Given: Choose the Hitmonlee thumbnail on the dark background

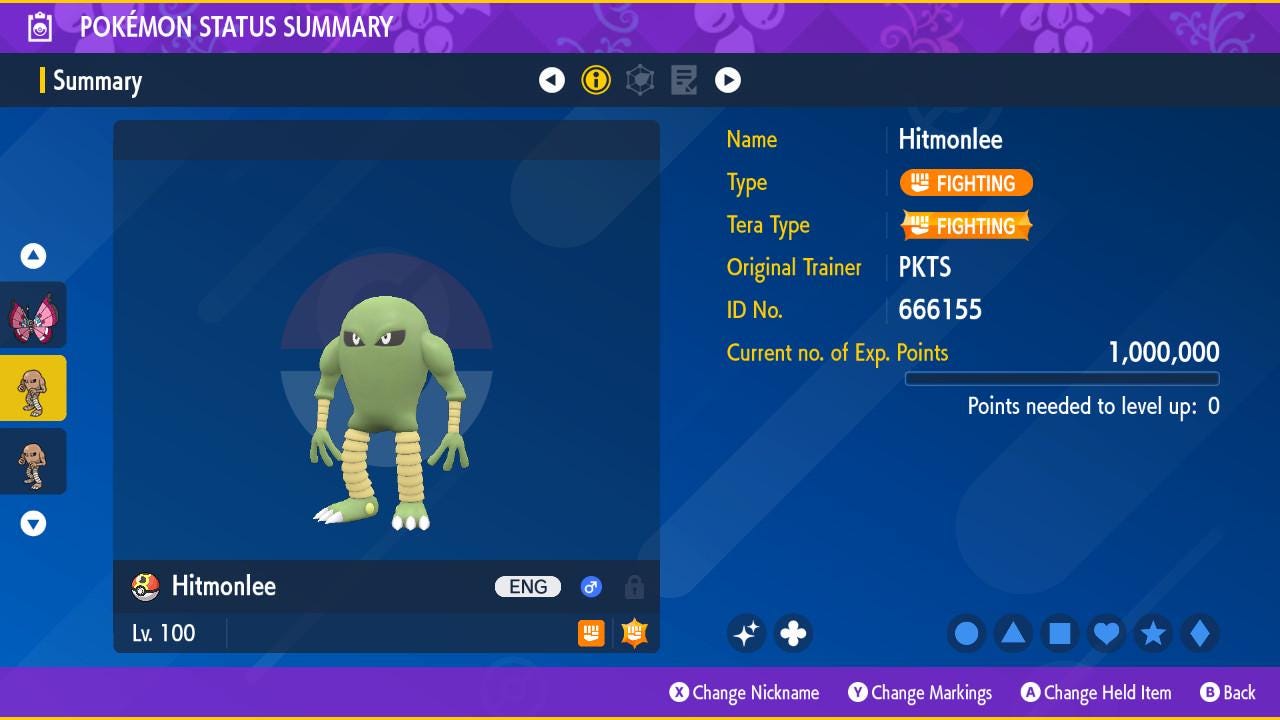Looking at the screenshot, I should [33, 461].
